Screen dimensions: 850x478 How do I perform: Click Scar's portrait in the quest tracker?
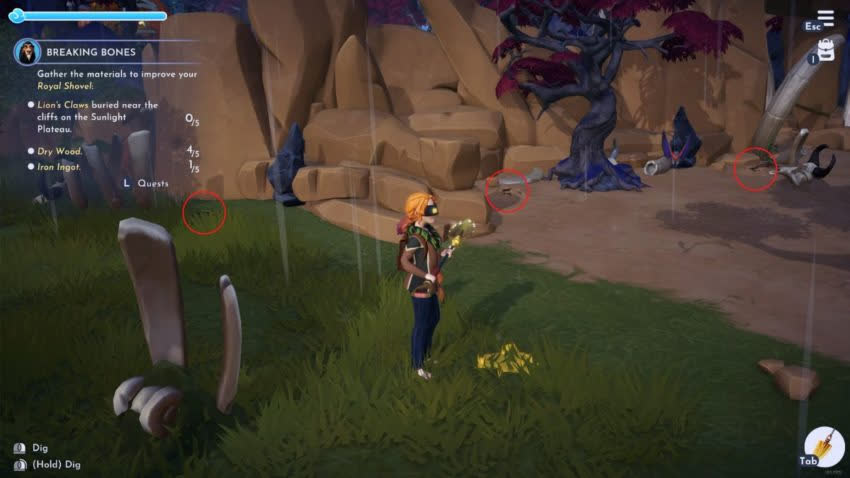pos(27,52)
